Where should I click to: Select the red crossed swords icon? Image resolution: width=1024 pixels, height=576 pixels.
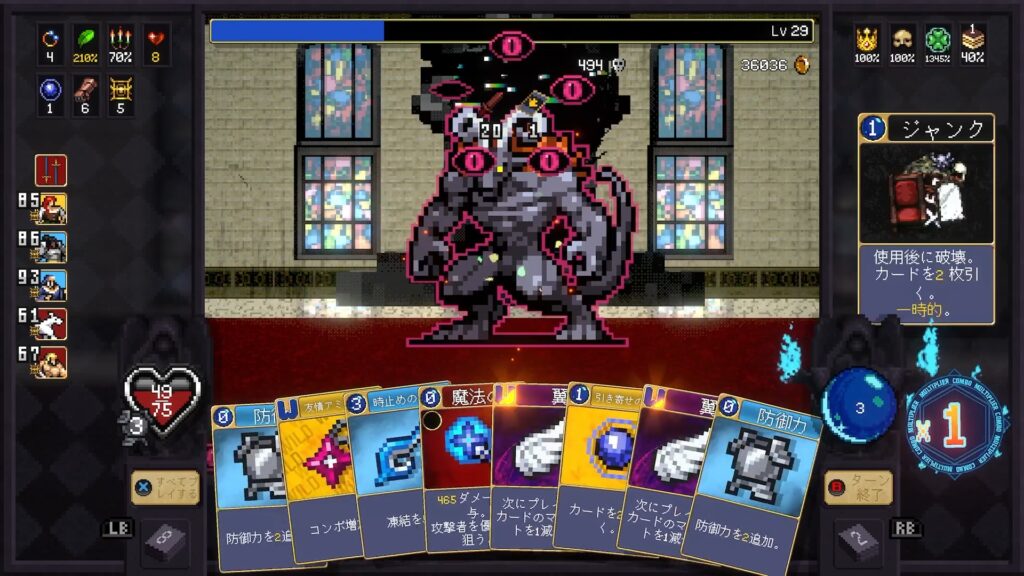pos(51,170)
